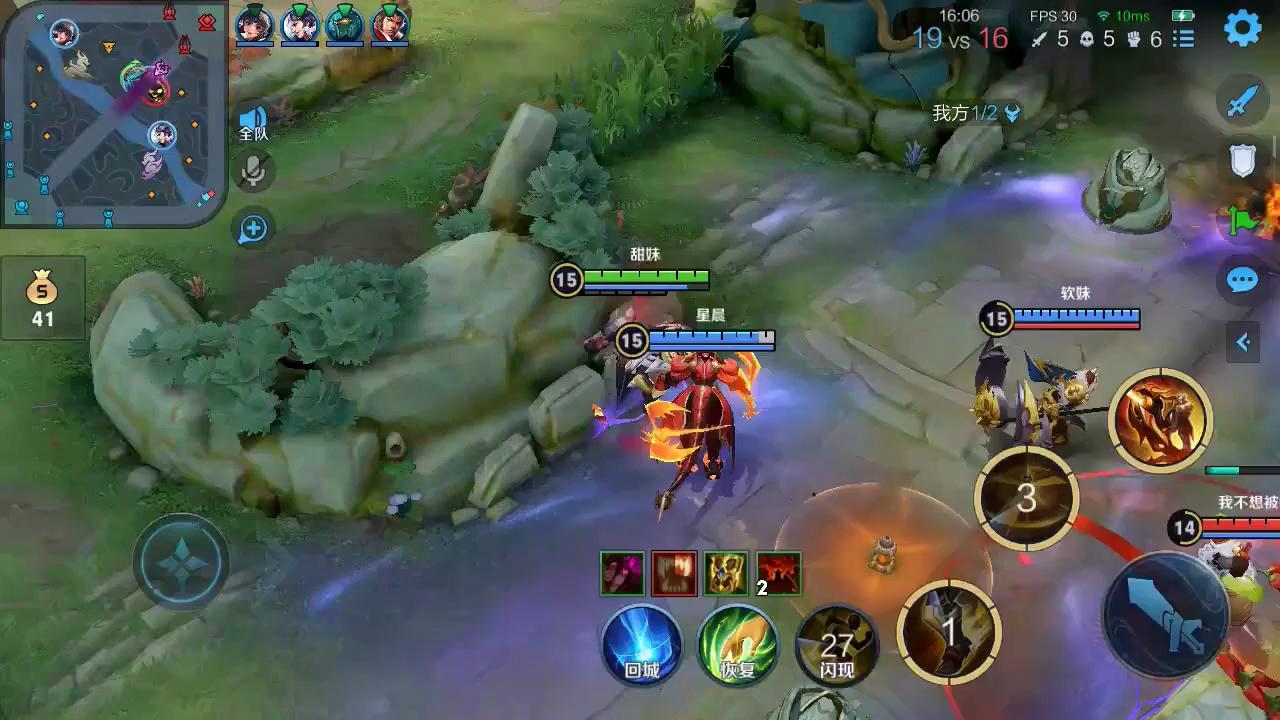Open the quick chat bubble
The image size is (1280, 720).
(x=1243, y=280)
